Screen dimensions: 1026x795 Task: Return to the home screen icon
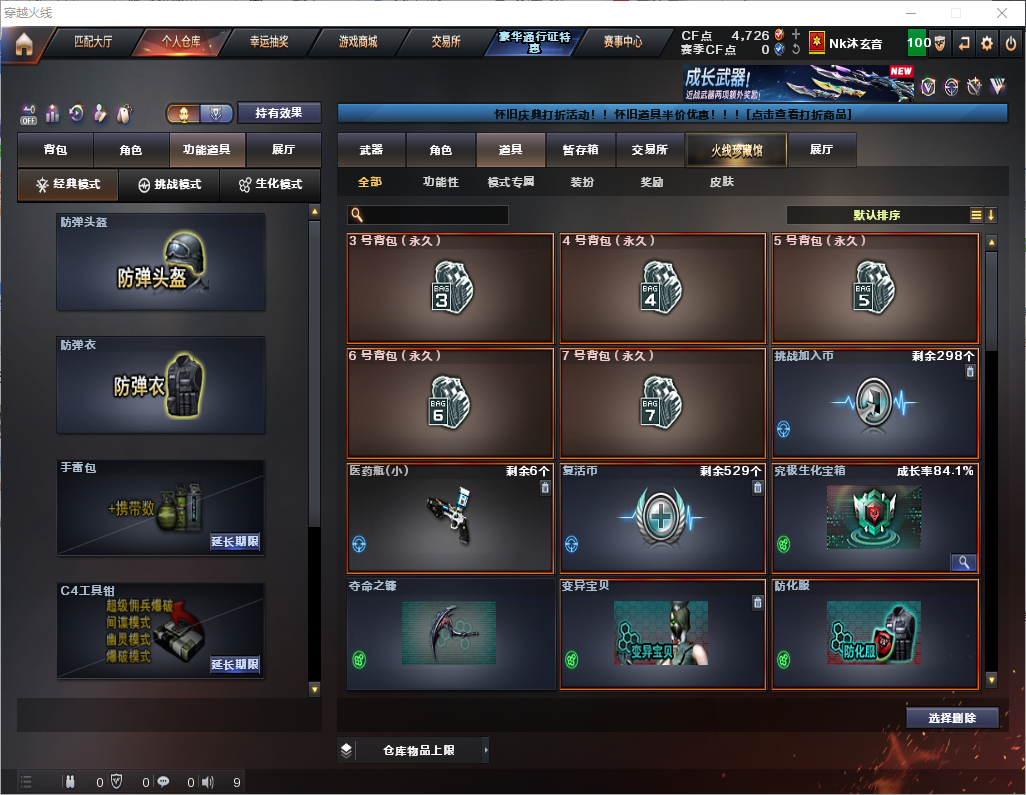23,44
